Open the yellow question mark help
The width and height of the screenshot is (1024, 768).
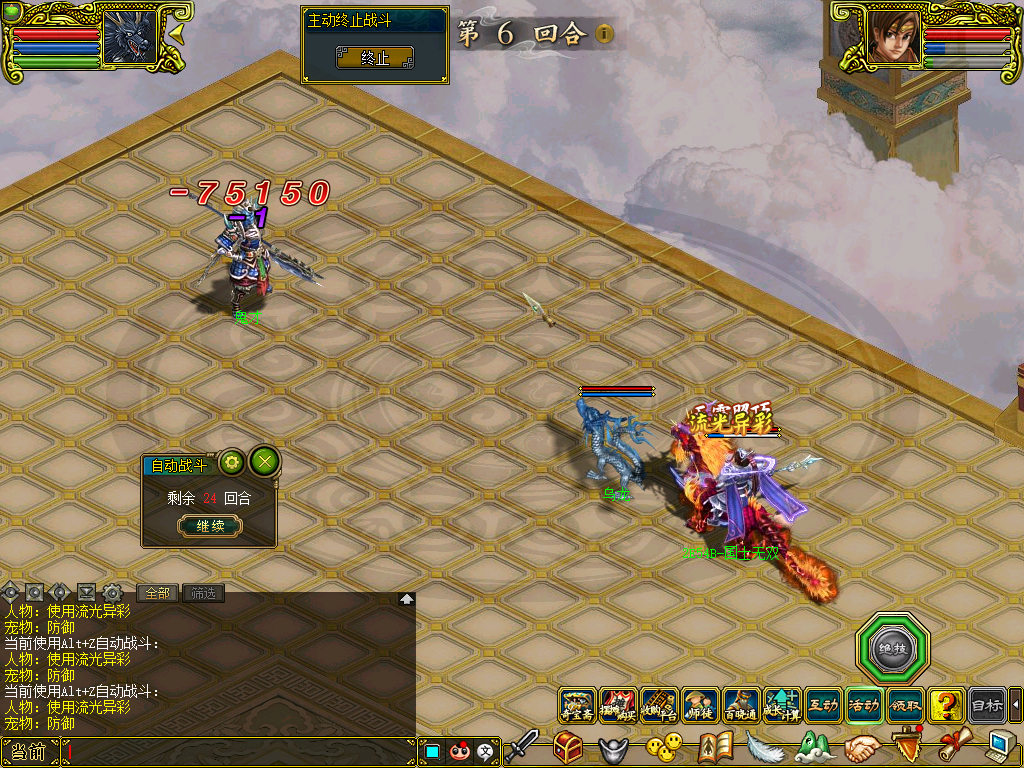tap(945, 706)
